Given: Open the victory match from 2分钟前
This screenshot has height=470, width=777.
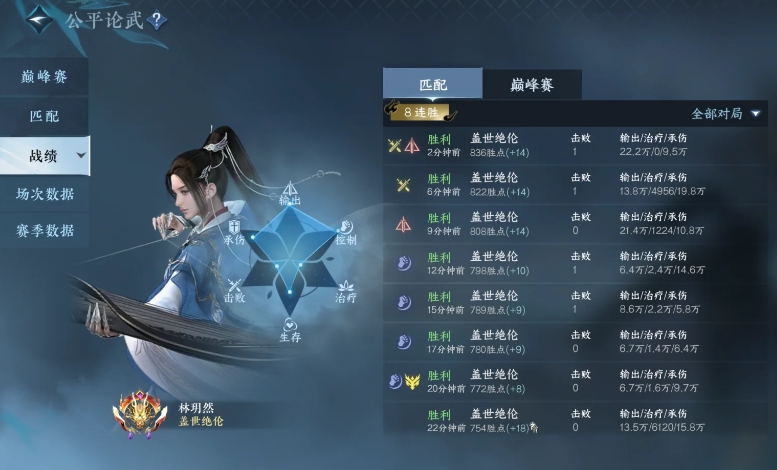Looking at the screenshot, I should tap(575, 145).
